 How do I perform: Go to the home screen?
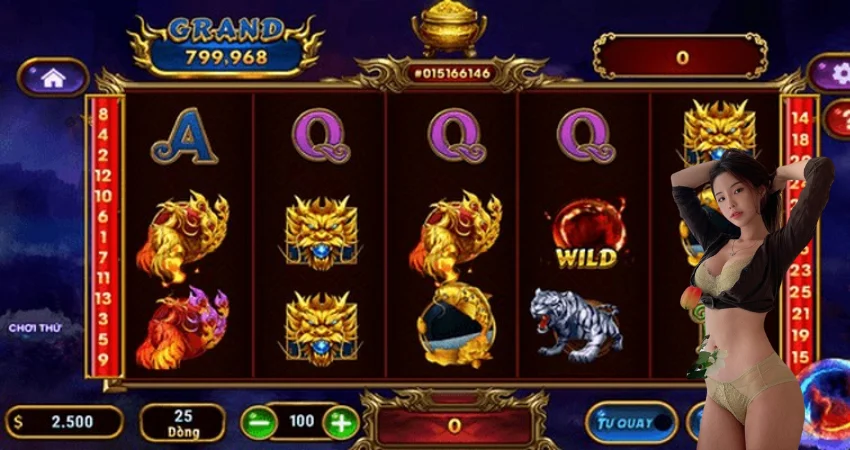(x=52, y=76)
